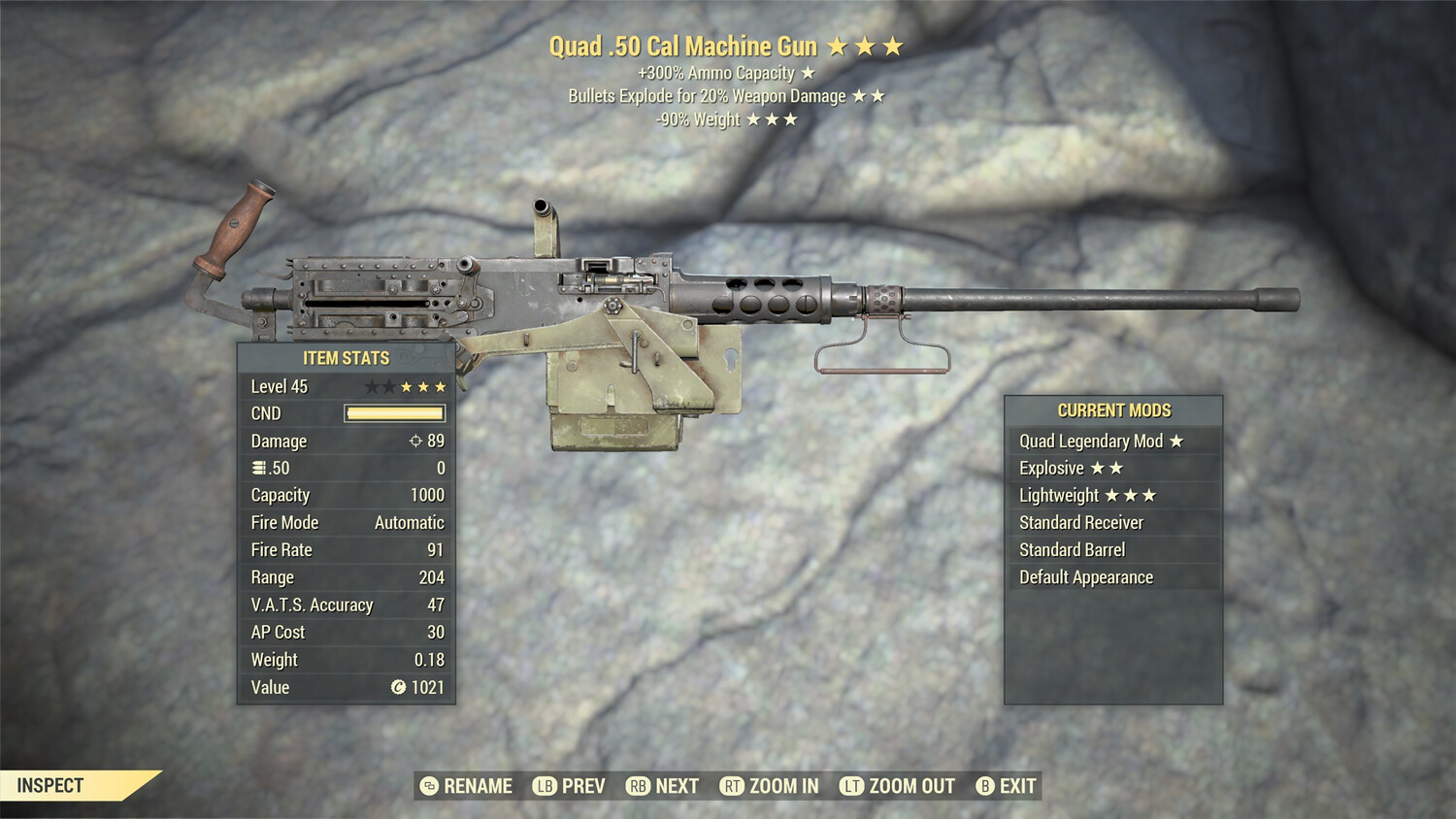
Task: Select the Standard Receiver mod entry
Action: pyautogui.click(x=1080, y=522)
